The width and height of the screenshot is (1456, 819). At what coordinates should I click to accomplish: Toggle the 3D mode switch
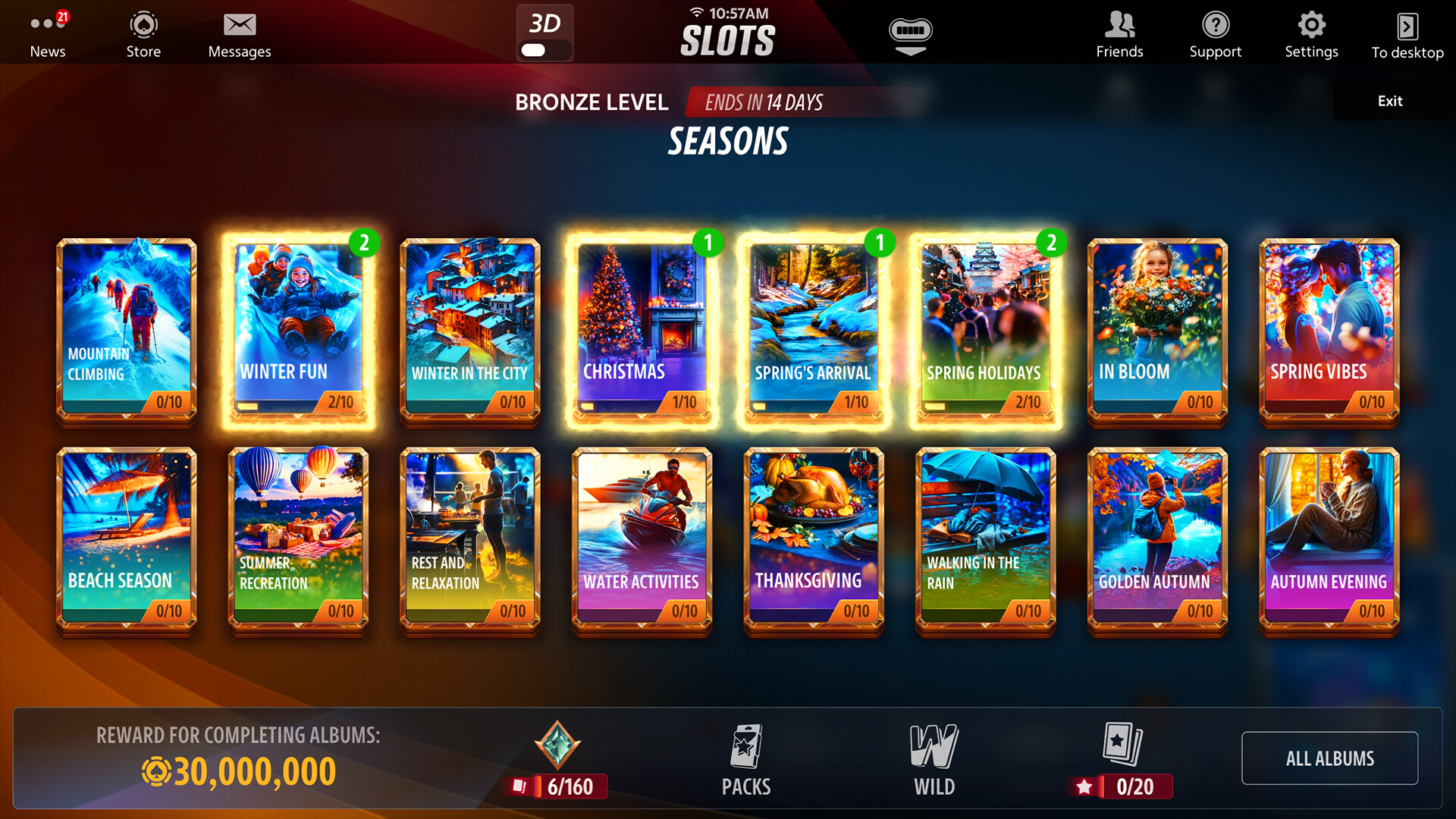544,33
